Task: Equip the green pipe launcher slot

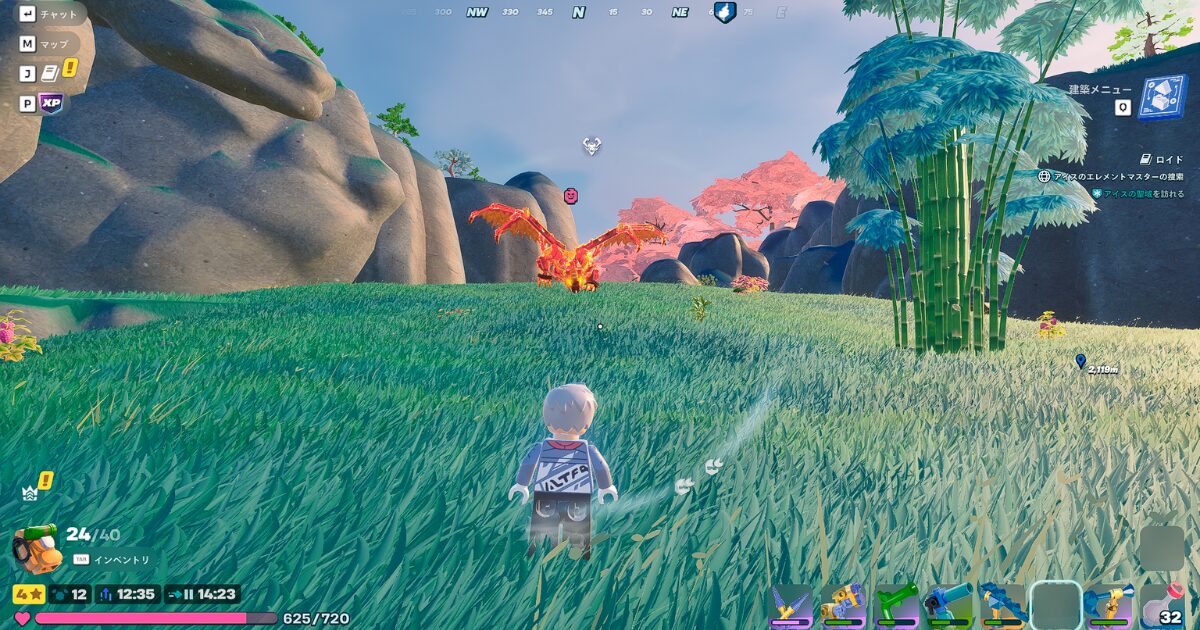Action: (896, 606)
